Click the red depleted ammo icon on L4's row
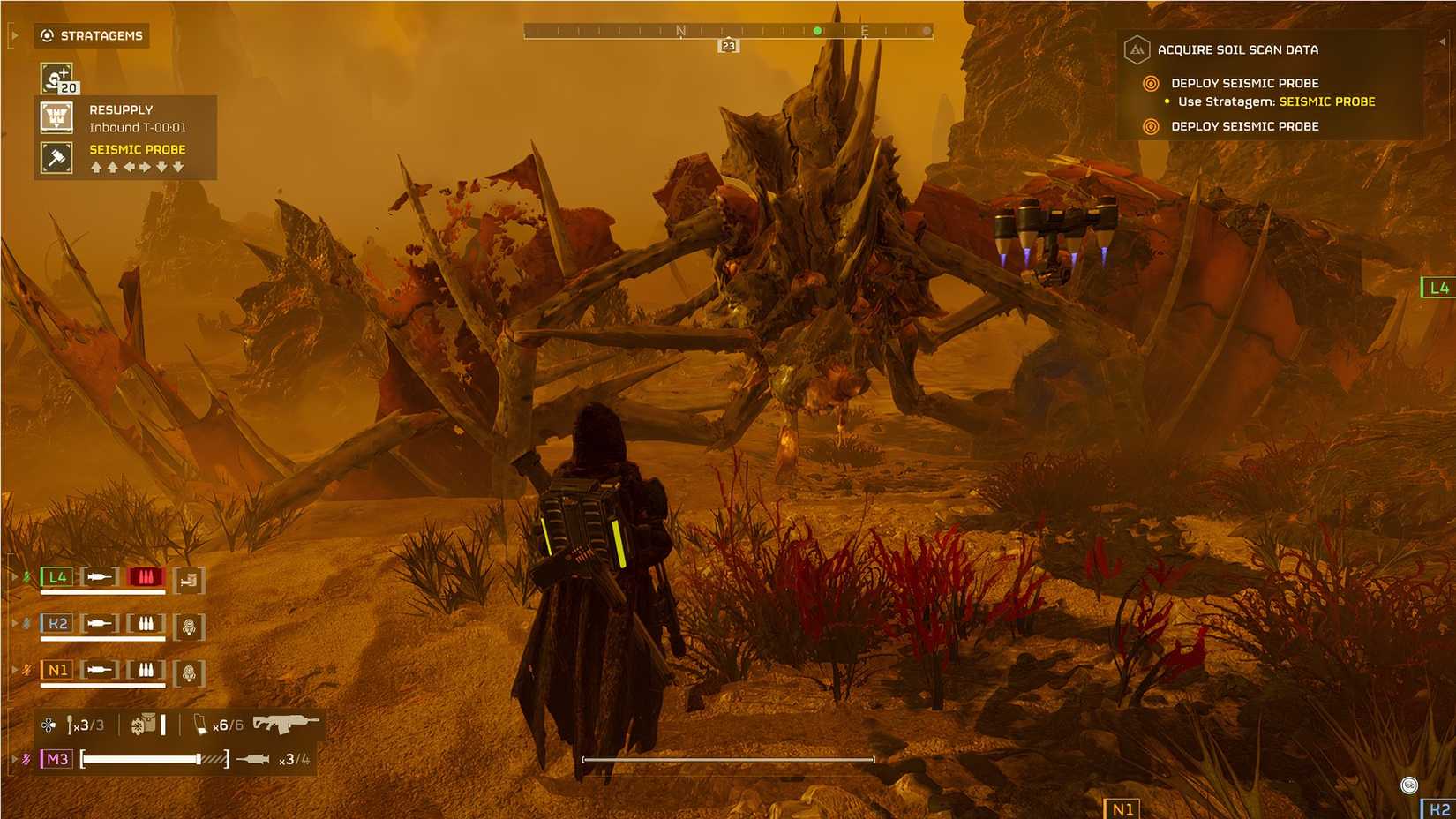The height and width of the screenshot is (819, 1456). [144, 576]
